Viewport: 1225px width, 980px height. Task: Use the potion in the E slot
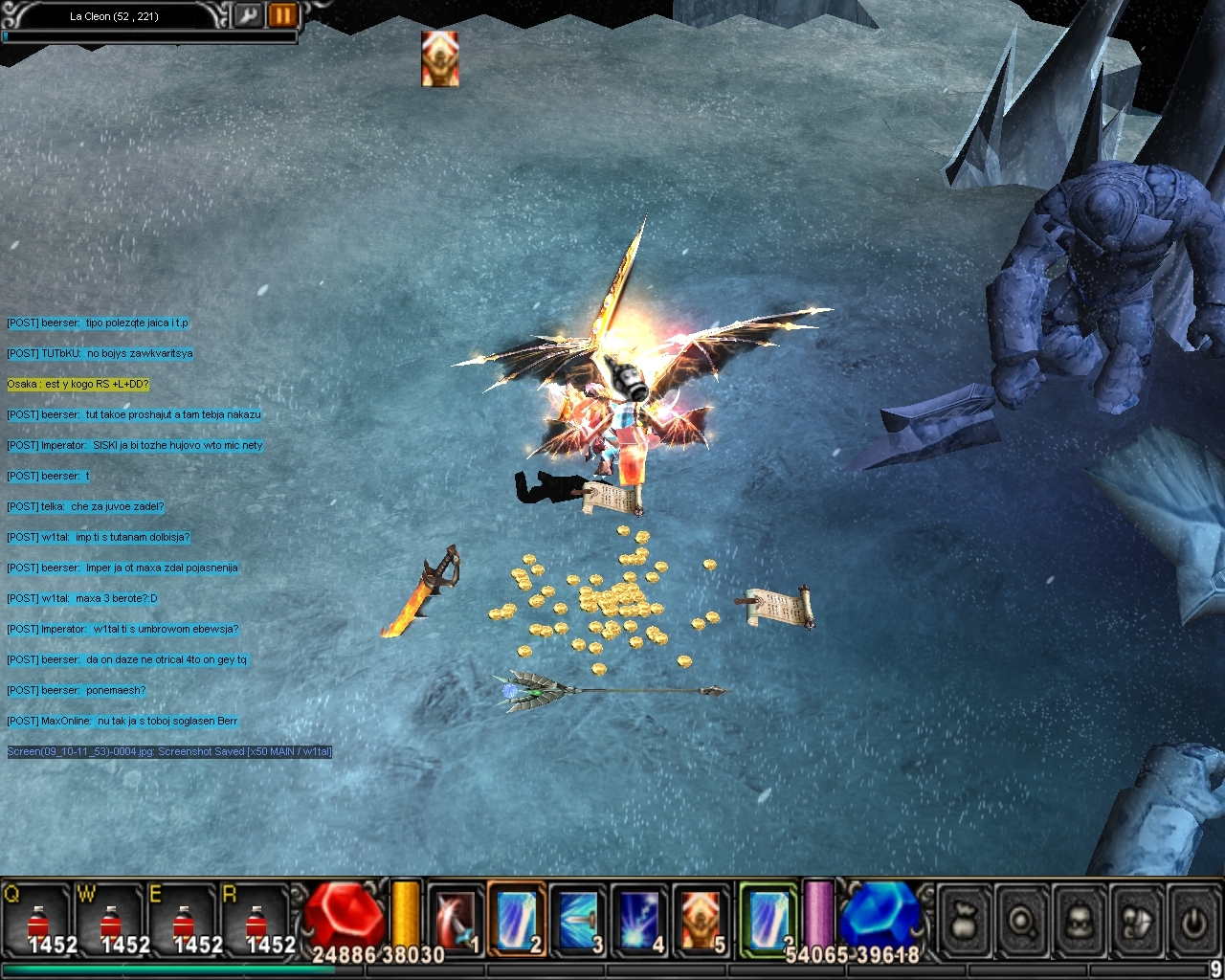point(184,921)
